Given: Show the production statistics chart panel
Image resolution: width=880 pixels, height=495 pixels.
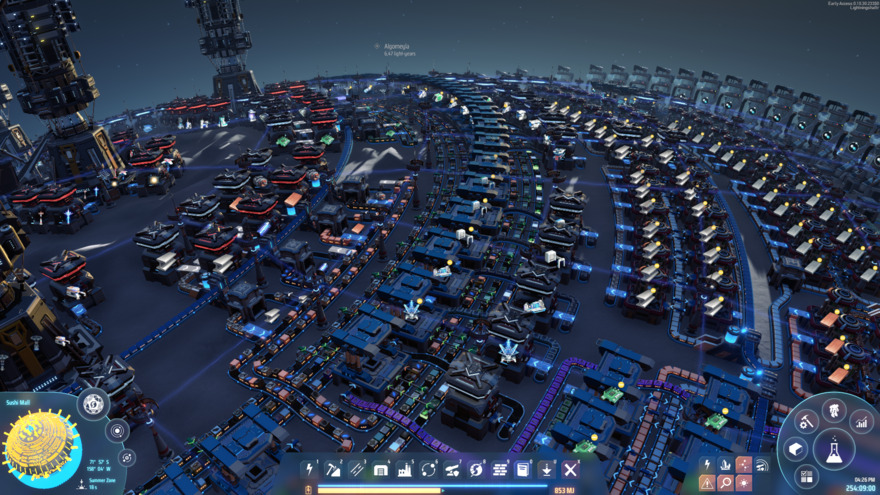Looking at the screenshot, I should coord(861,422).
